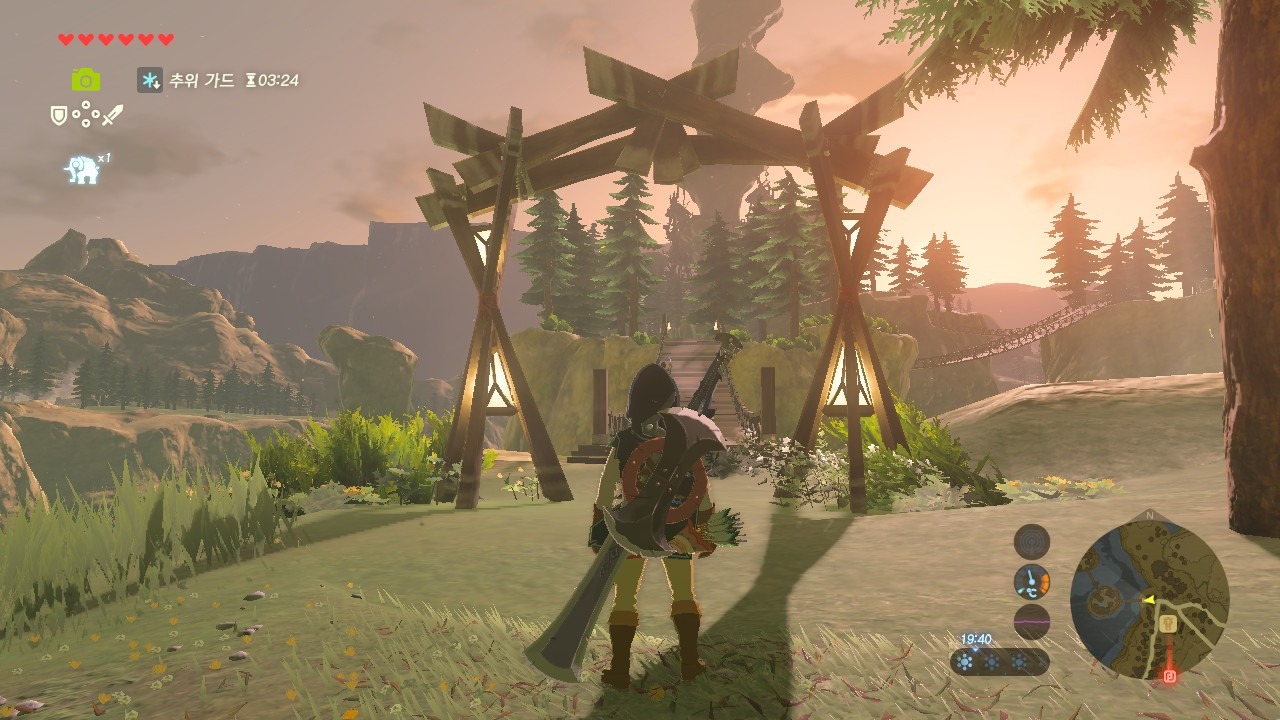Click the noise level gauge
Viewport: 1280px width, 720px height.
pos(1032,621)
